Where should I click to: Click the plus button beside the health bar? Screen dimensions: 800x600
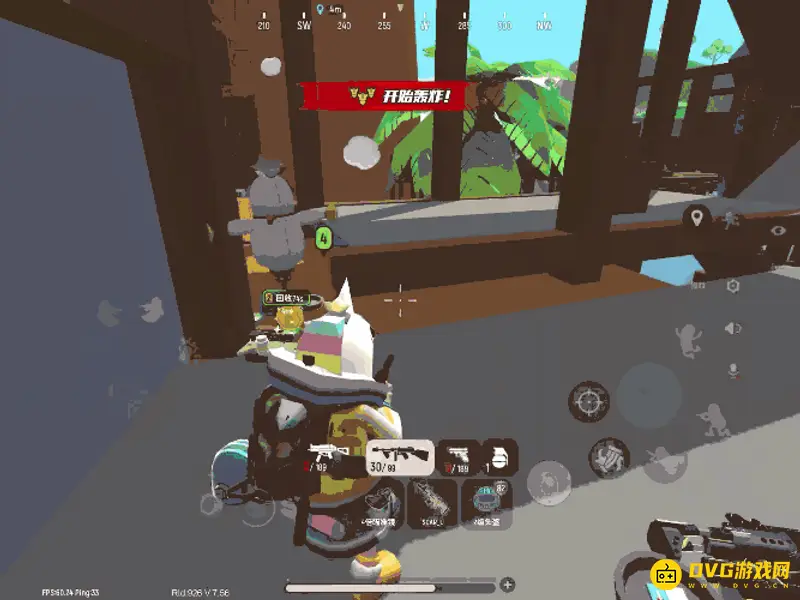(508, 584)
